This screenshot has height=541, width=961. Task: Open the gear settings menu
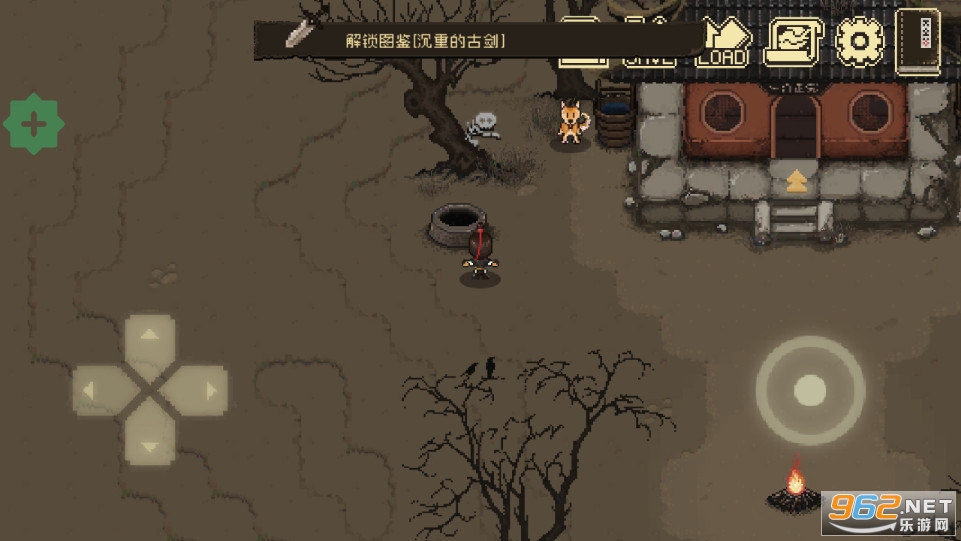pos(858,42)
